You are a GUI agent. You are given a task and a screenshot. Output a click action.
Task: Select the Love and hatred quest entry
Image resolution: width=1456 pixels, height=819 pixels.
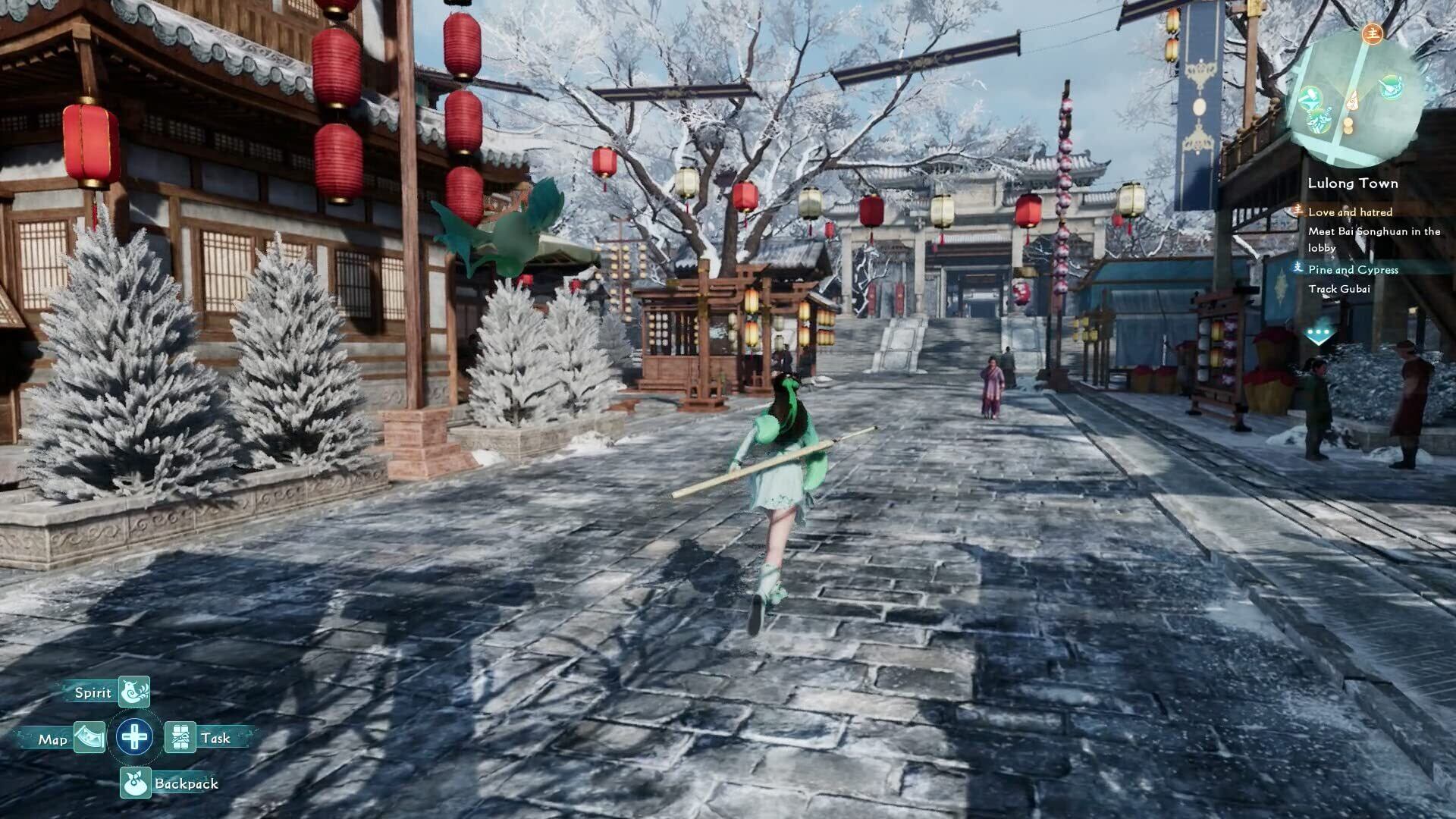click(x=1350, y=212)
